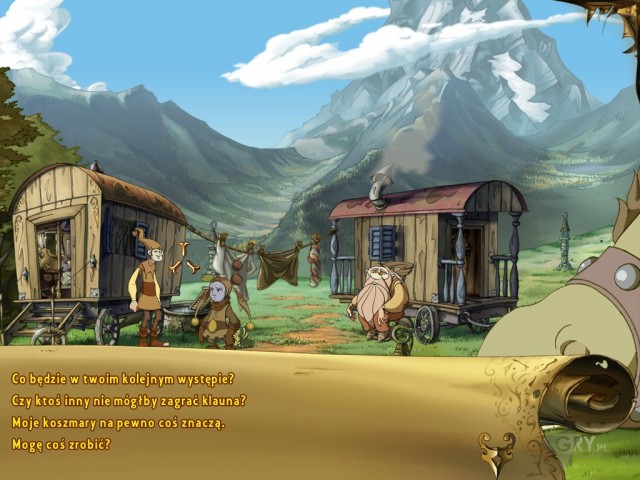The height and width of the screenshot is (480, 640).
Task: Select reply "Moje koszmary na pewno coś znaczą."
Action: coord(118,423)
